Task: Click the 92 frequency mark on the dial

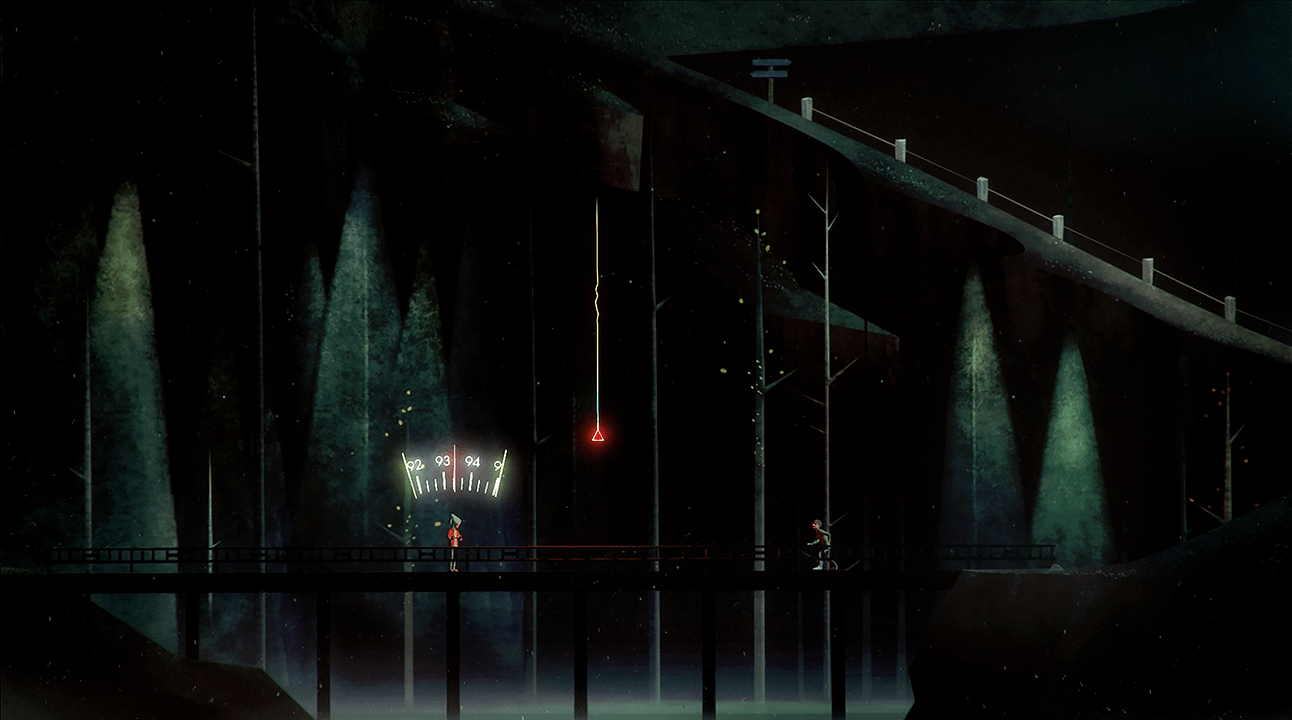Action: click(415, 464)
